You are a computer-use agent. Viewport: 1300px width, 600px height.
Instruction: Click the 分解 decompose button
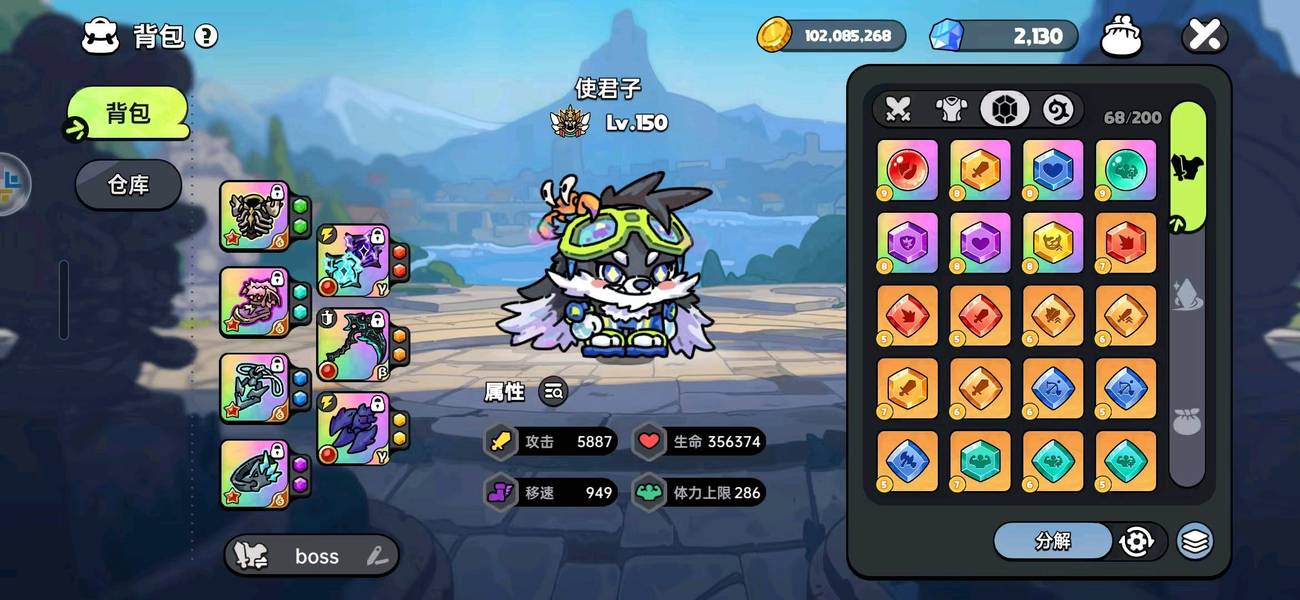coord(1052,541)
